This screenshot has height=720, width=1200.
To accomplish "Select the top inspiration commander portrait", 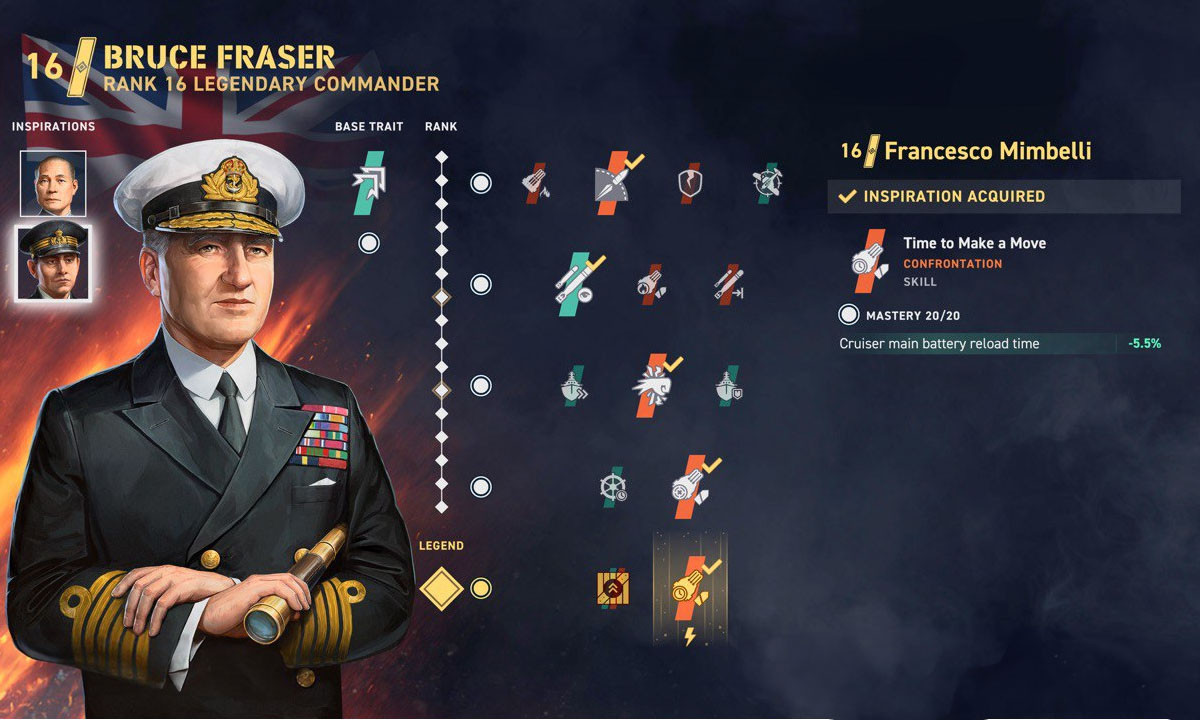I will click(x=52, y=184).
